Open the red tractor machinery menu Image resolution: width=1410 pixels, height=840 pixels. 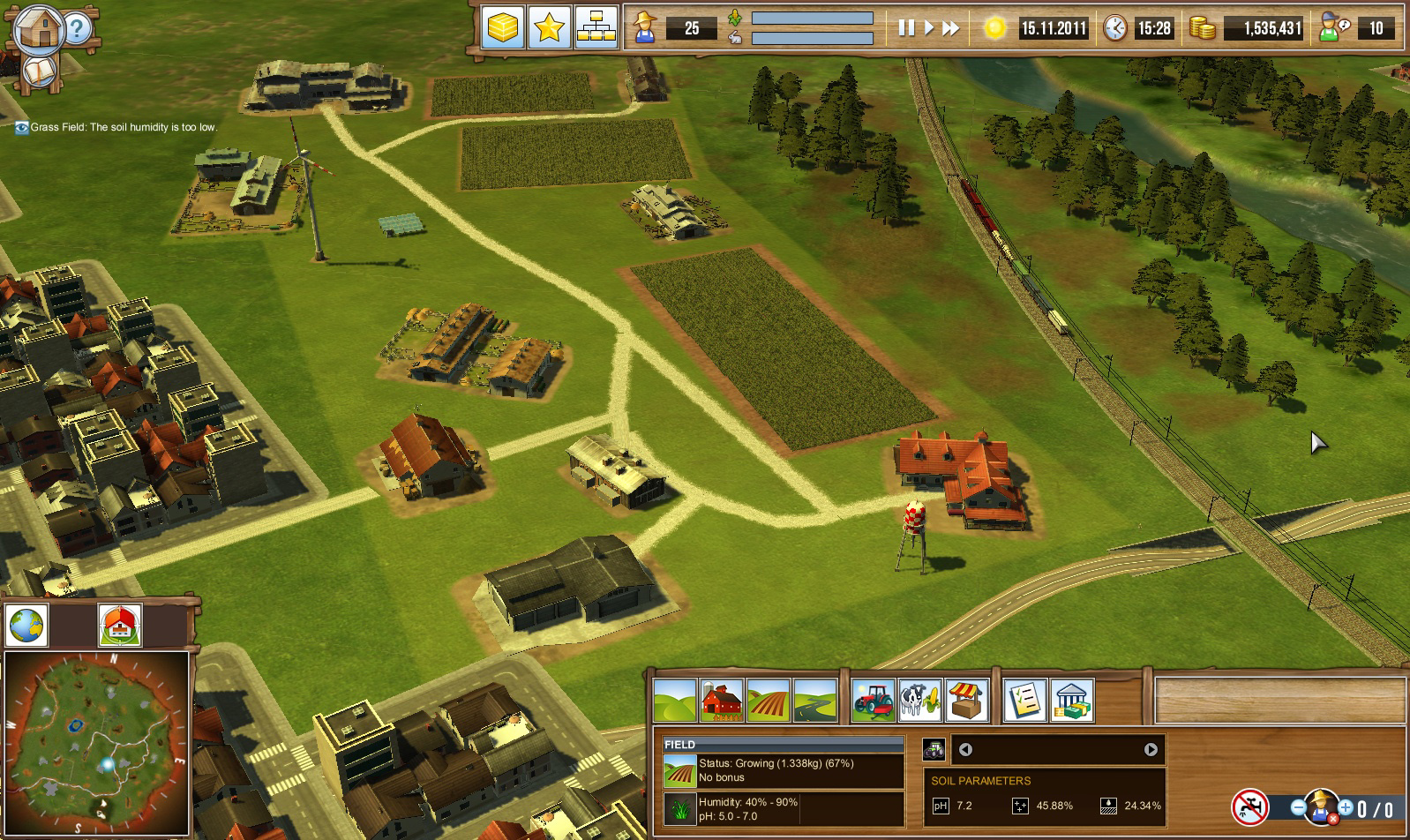click(x=874, y=701)
